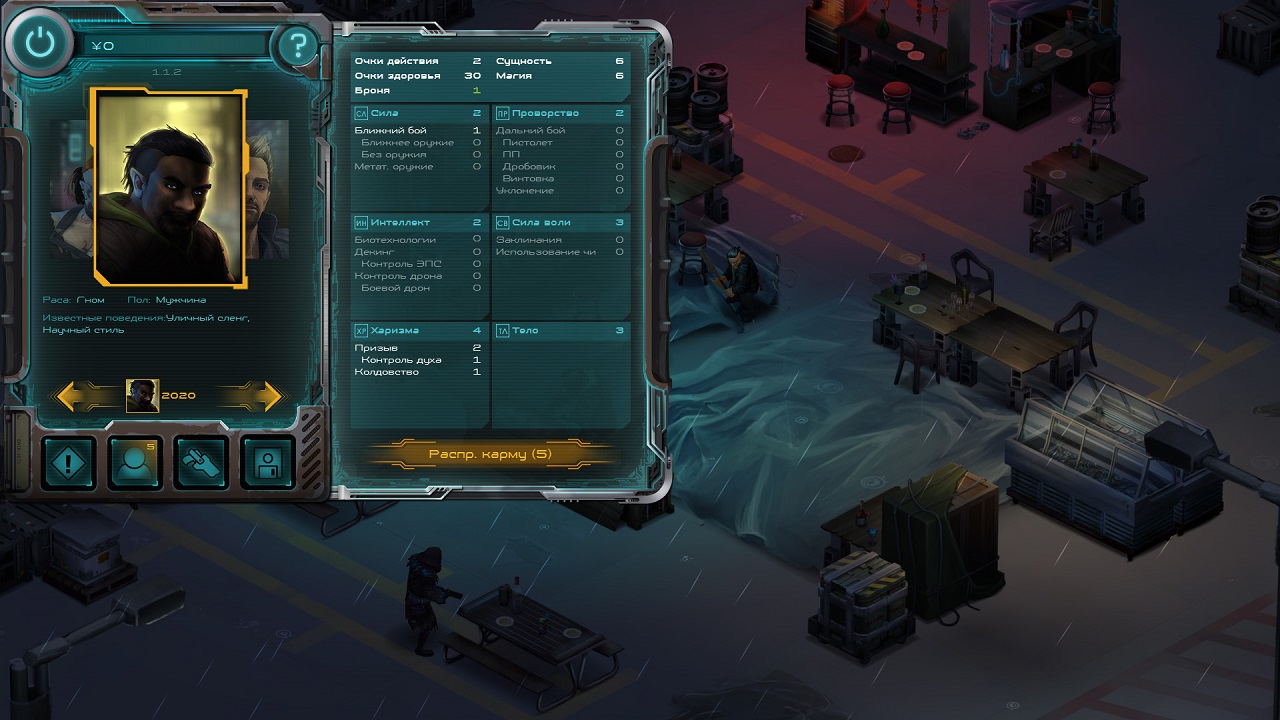Open the holstered gun equipment tab
Viewport: 1280px width, 720px height.
(x=202, y=463)
